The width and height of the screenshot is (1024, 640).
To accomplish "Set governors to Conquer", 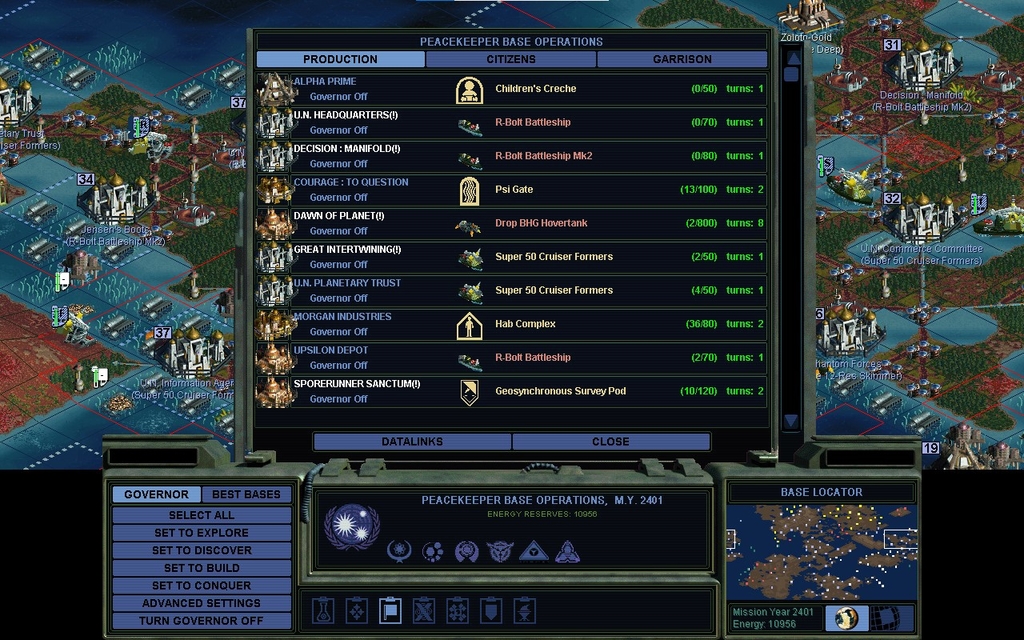I will (x=201, y=585).
